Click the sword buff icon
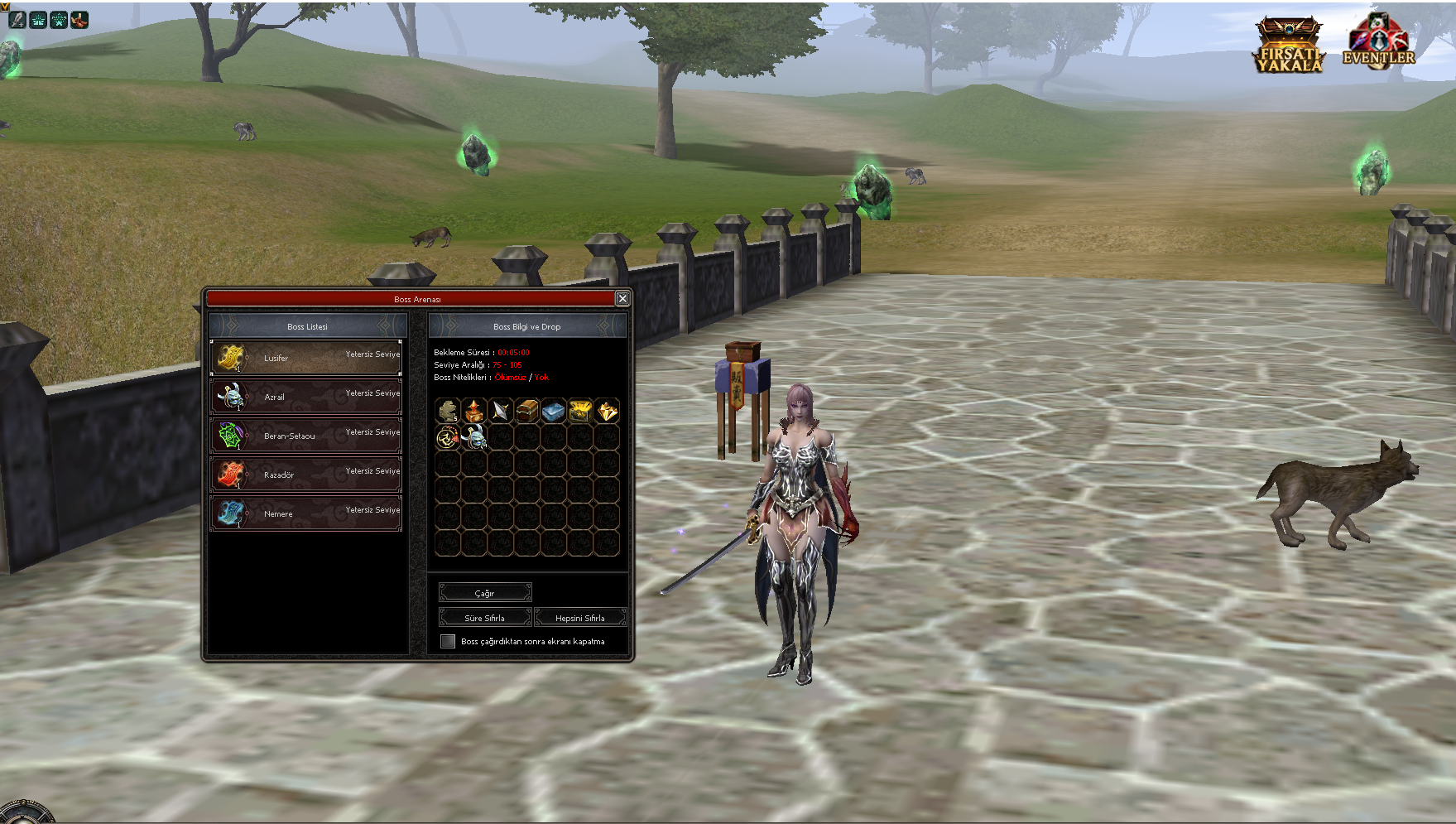The height and width of the screenshot is (824, 1456). pos(17,20)
